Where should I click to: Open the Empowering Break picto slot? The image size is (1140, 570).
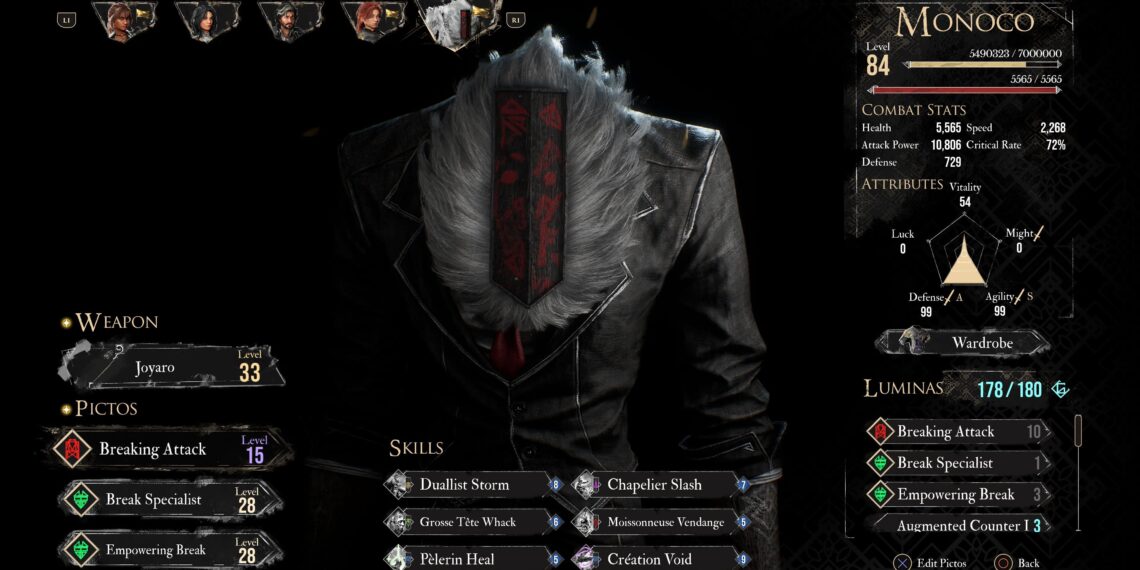click(172, 549)
